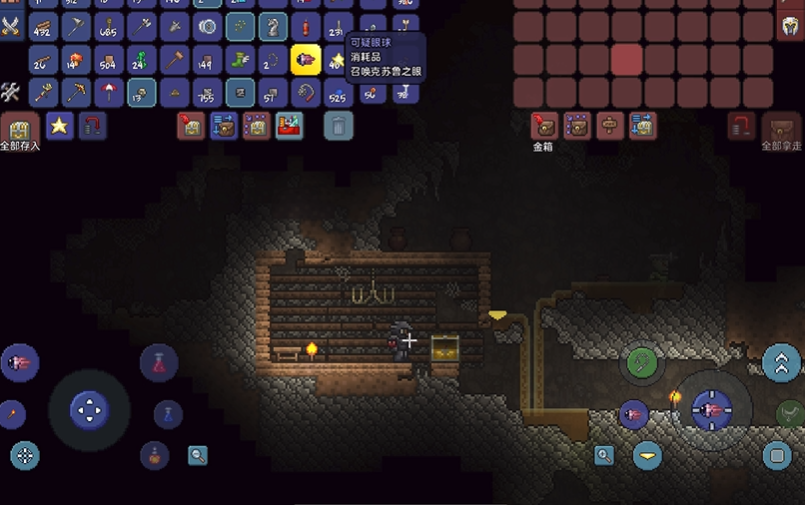Tap the chest rename signpost button
Image resolution: width=805 pixels, height=505 pixels.
click(x=610, y=126)
